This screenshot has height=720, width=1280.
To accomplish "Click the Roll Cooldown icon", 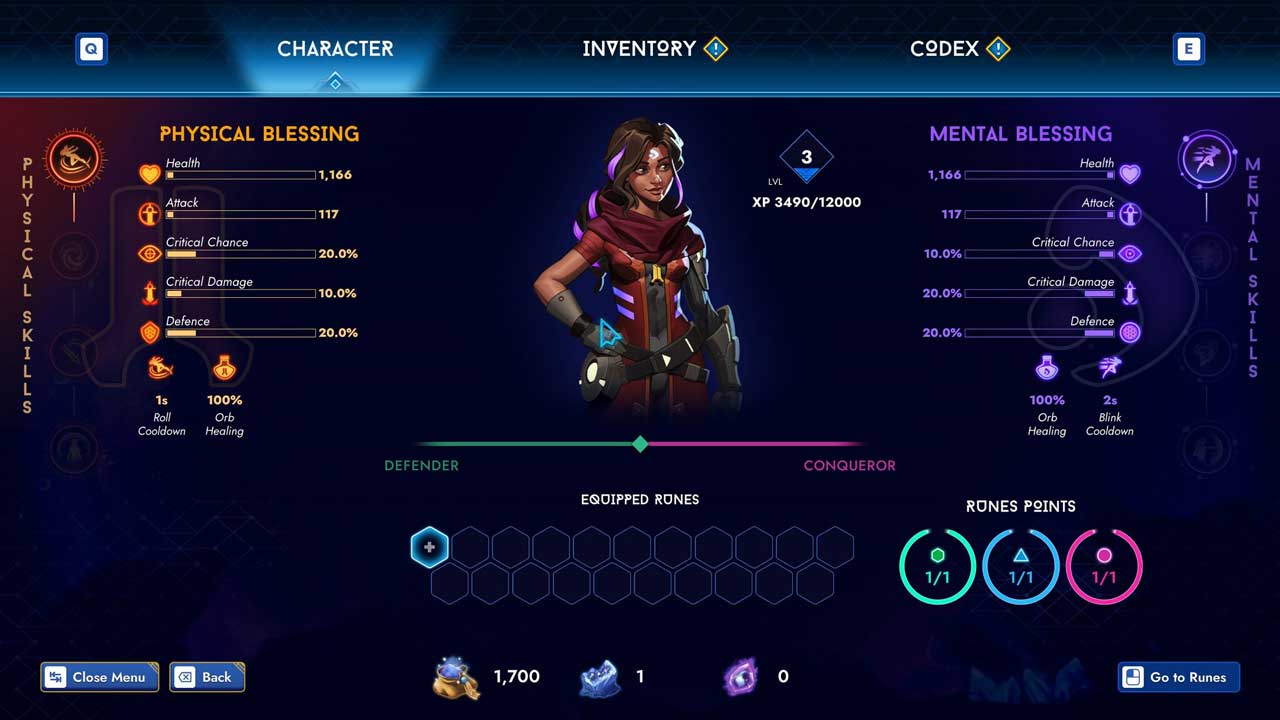I will point(161,369).
